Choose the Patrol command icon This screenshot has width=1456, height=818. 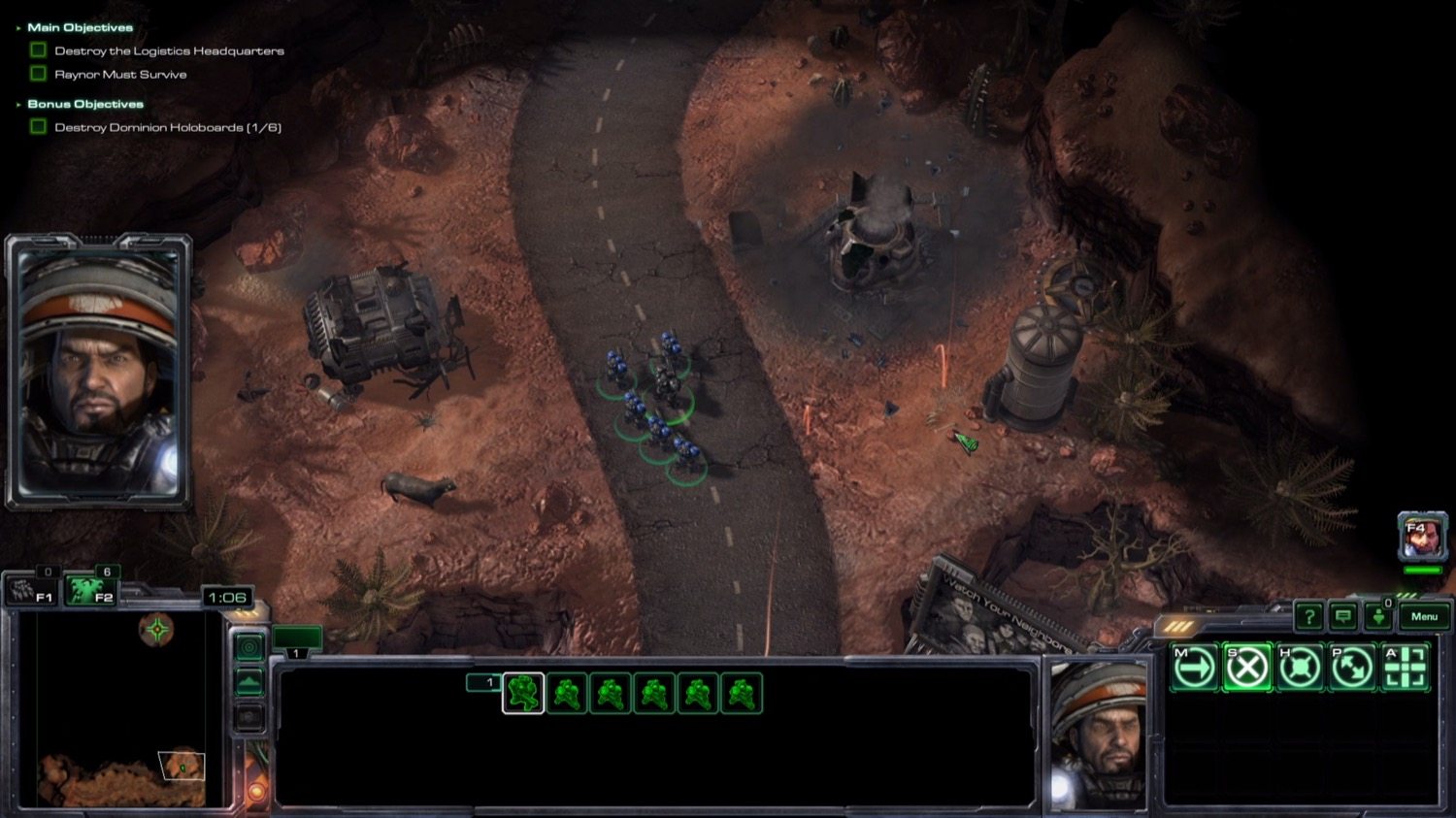tap(1352, 668)
